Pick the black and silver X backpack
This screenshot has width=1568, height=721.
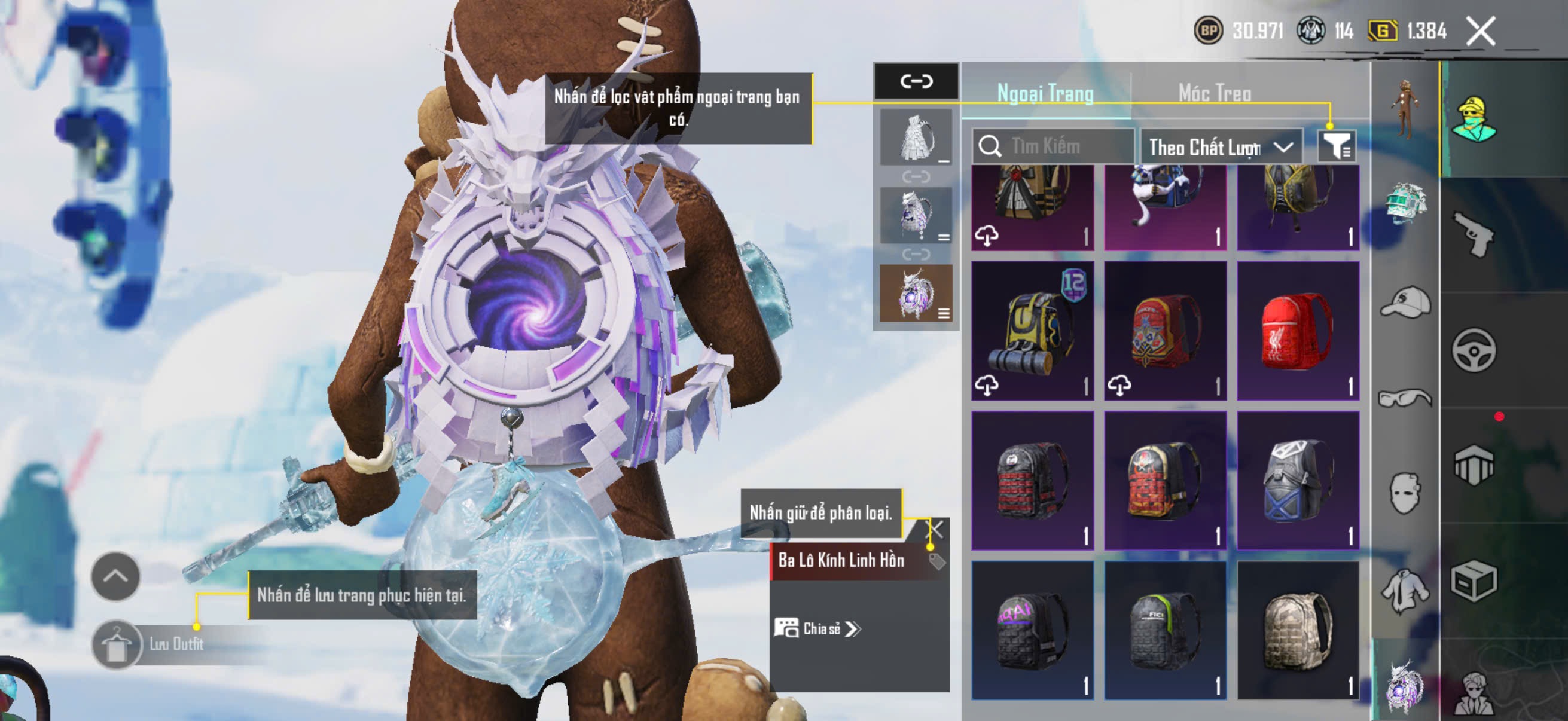click(x=1298, y=481)
